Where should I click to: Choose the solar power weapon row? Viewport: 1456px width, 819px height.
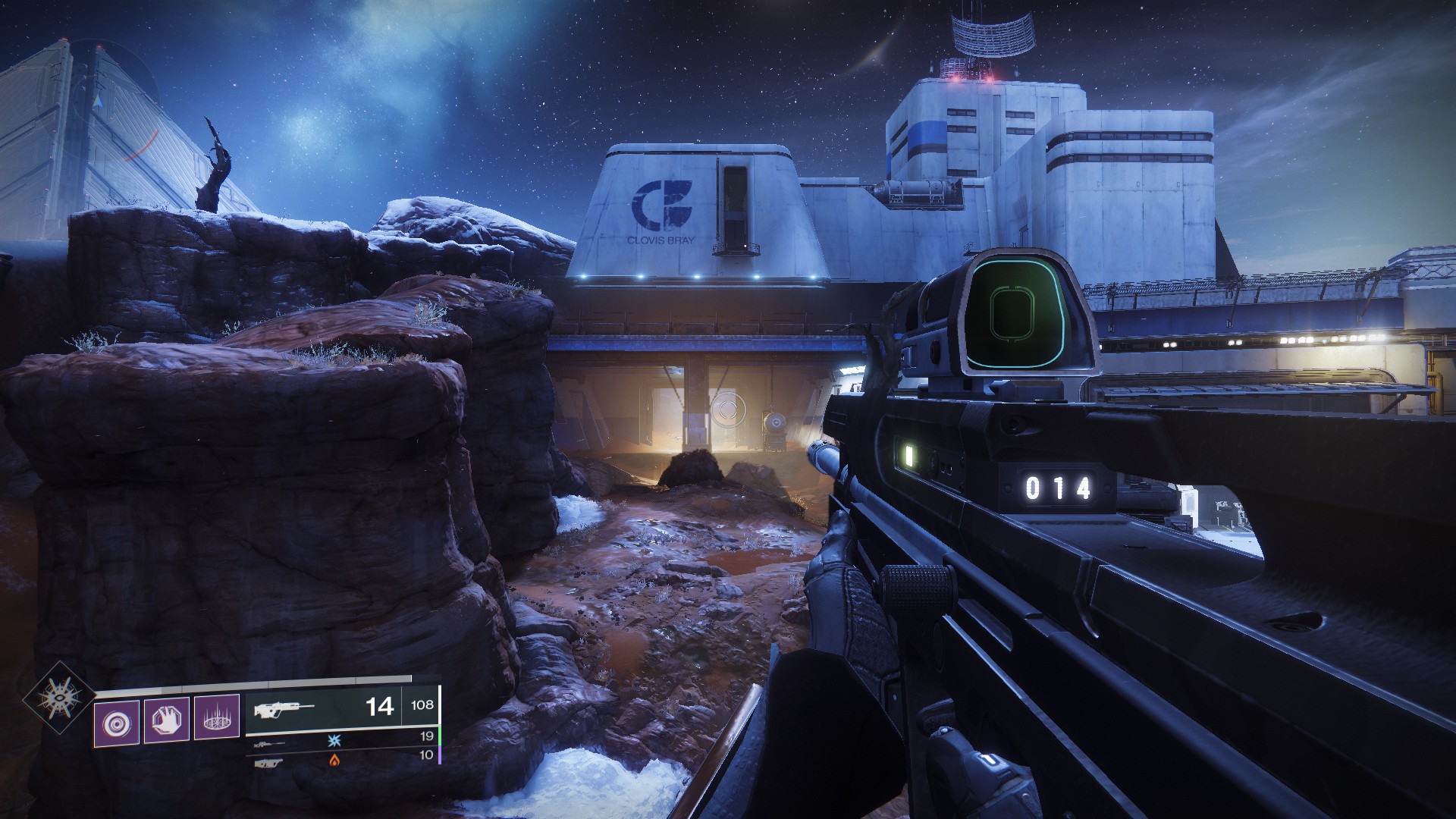[341, 757]
